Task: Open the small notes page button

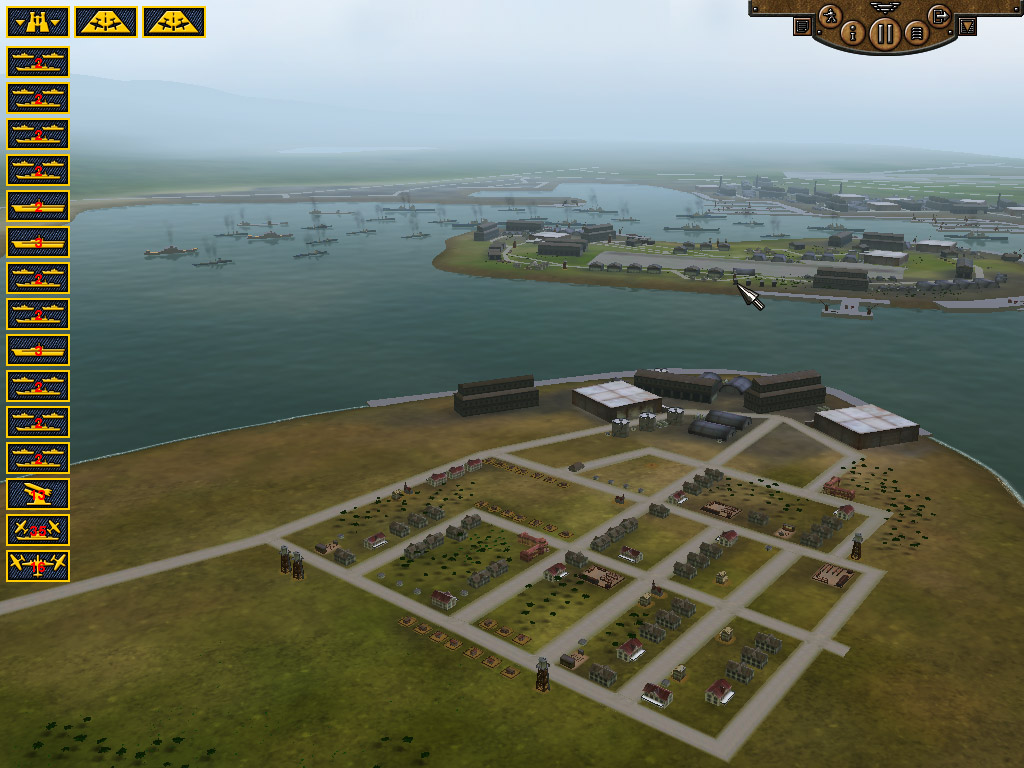Action: tap(802, 26)
